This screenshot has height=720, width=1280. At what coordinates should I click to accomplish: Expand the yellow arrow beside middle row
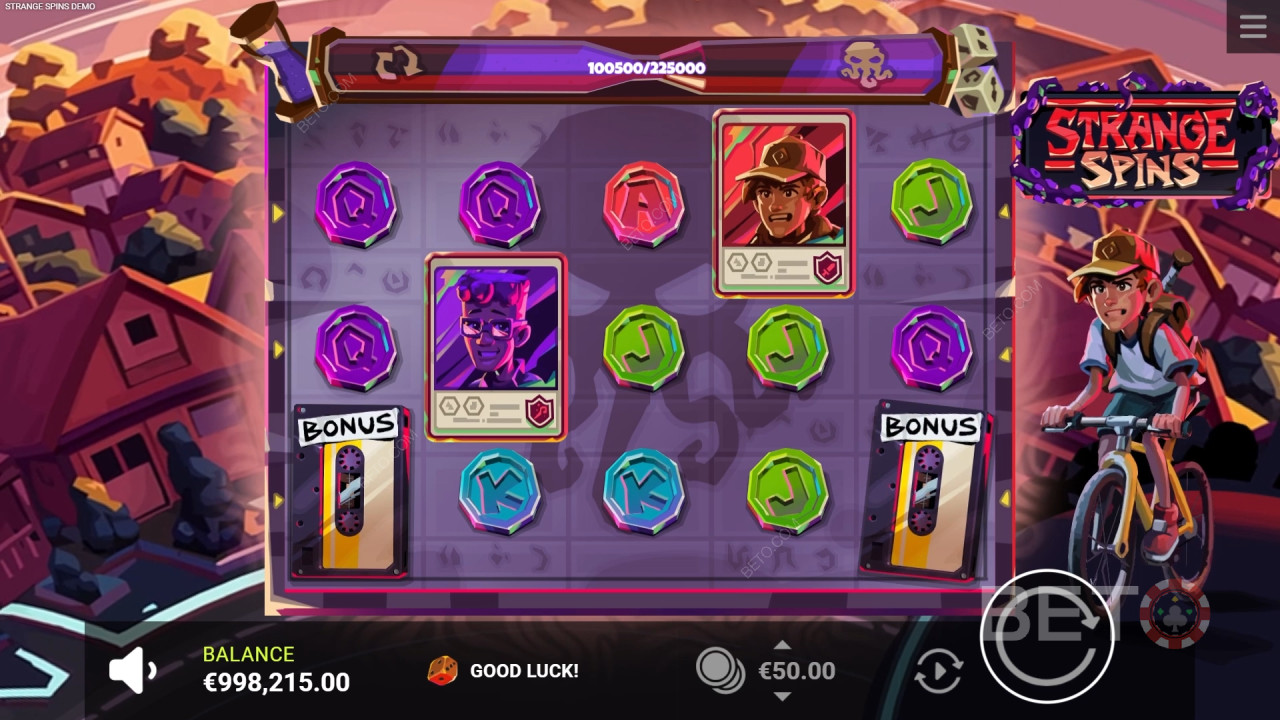pyautogui.click(x=277, y=347)
